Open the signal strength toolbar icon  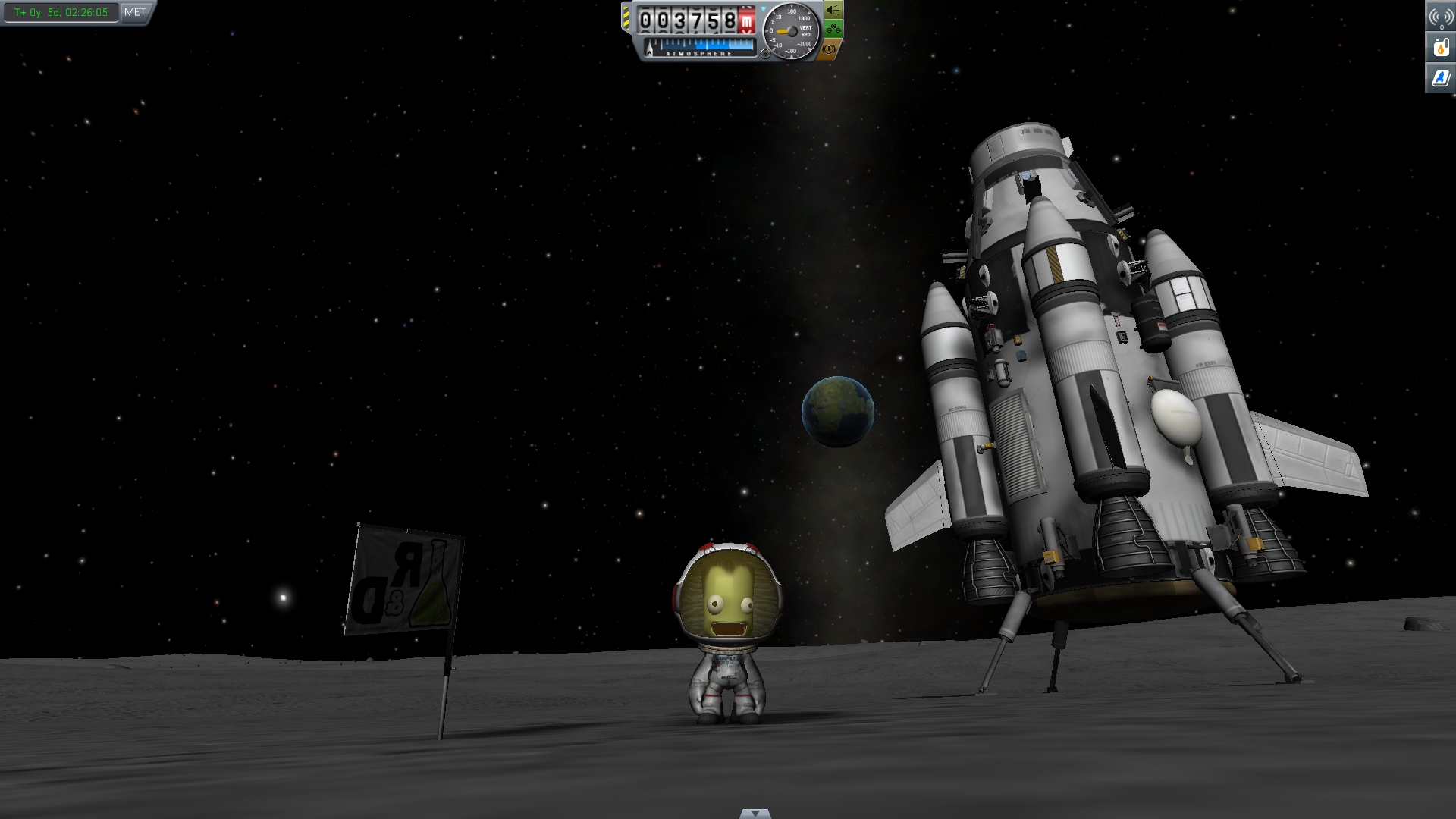click(x=1441, y=17)
